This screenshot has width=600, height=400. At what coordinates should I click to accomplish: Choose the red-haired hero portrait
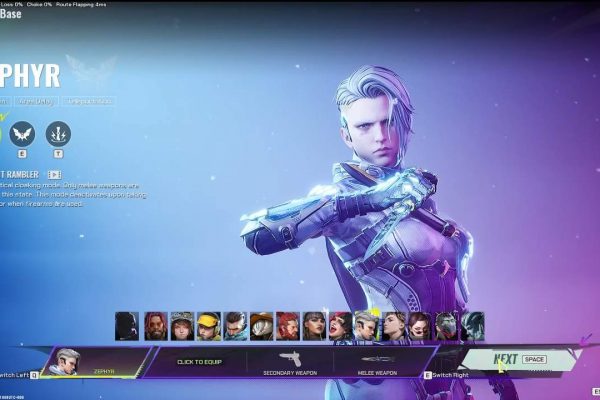point(288,325)
